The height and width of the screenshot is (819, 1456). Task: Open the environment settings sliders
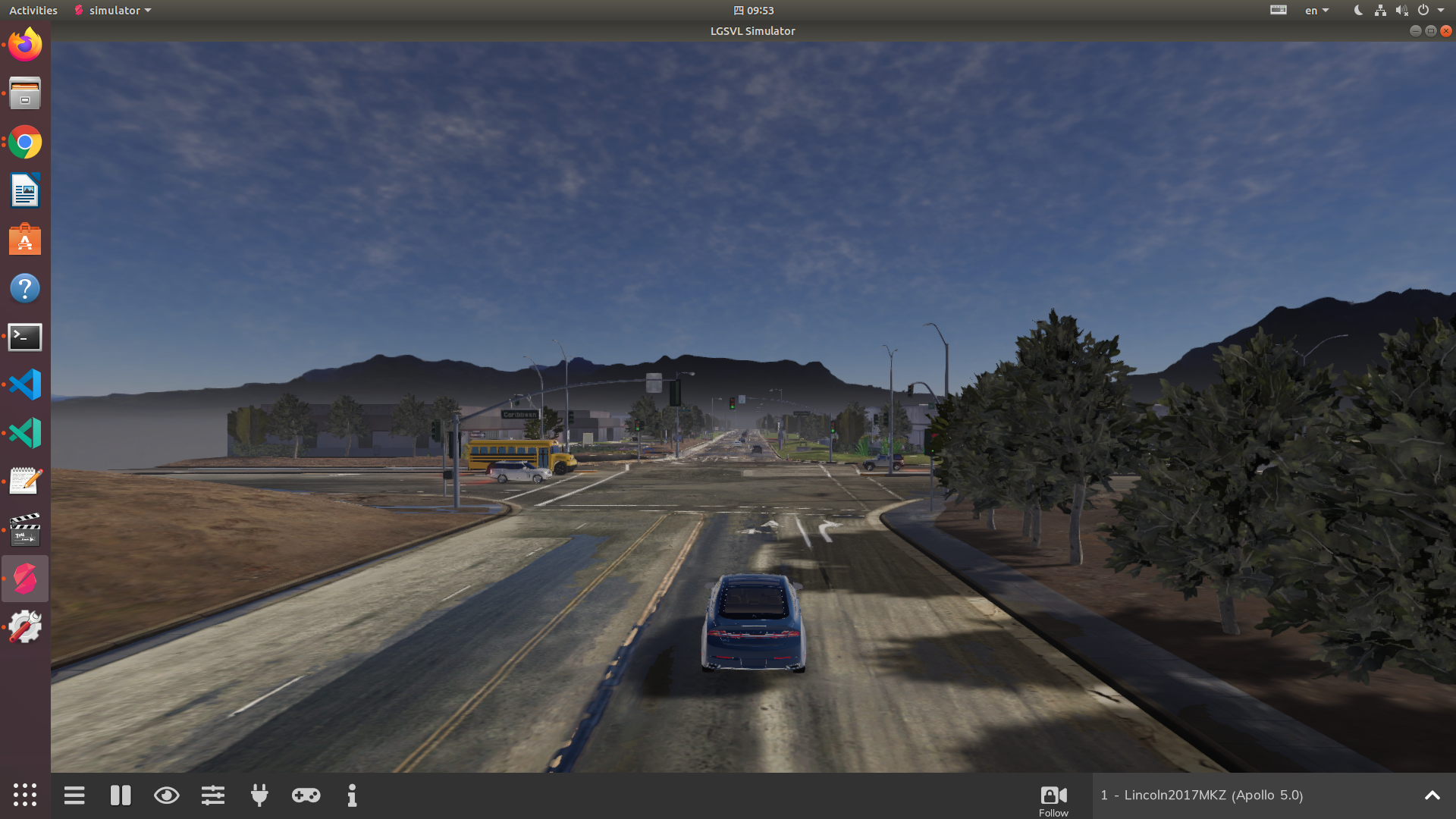(x=213, y=795)
